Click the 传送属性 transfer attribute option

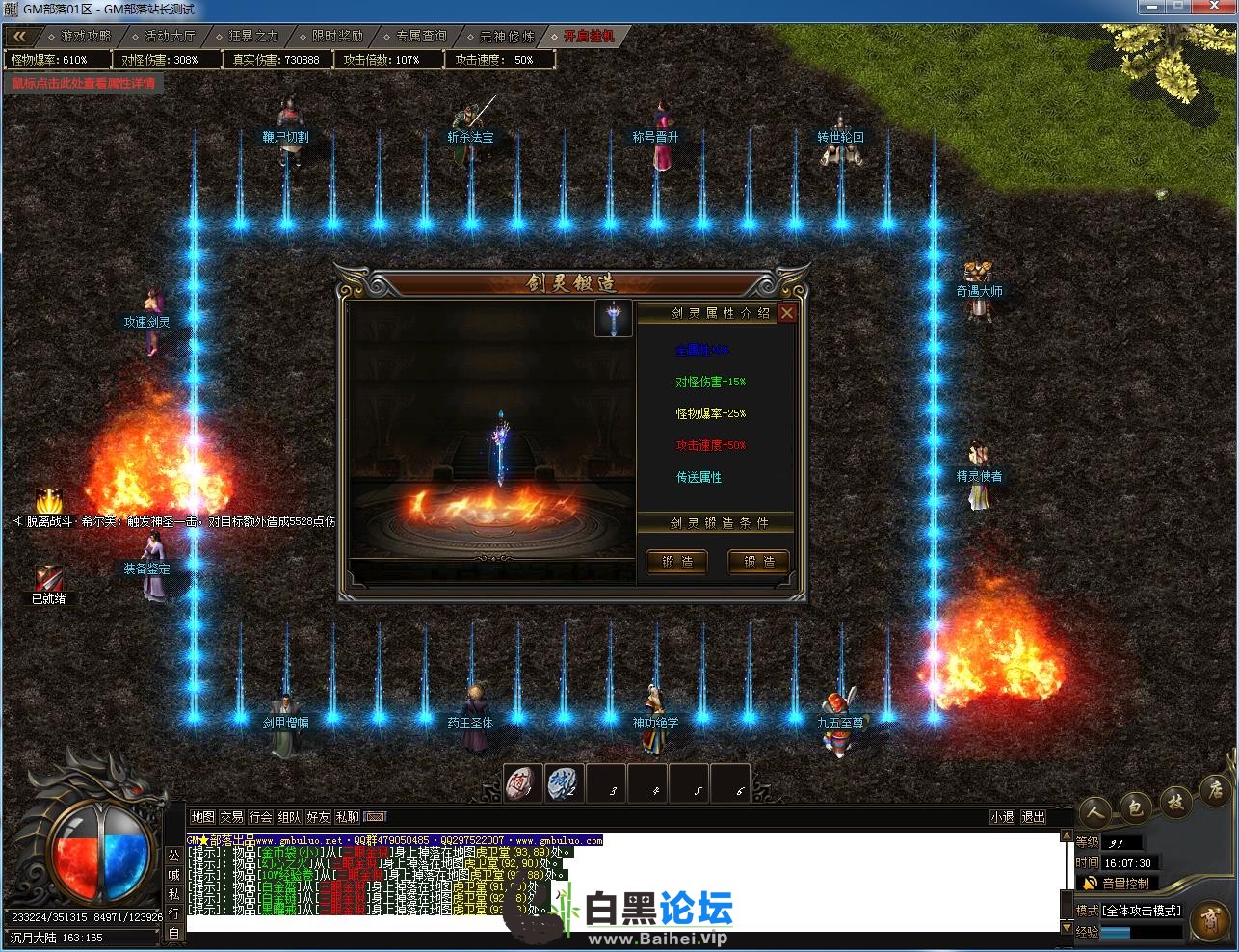point(699,477)
